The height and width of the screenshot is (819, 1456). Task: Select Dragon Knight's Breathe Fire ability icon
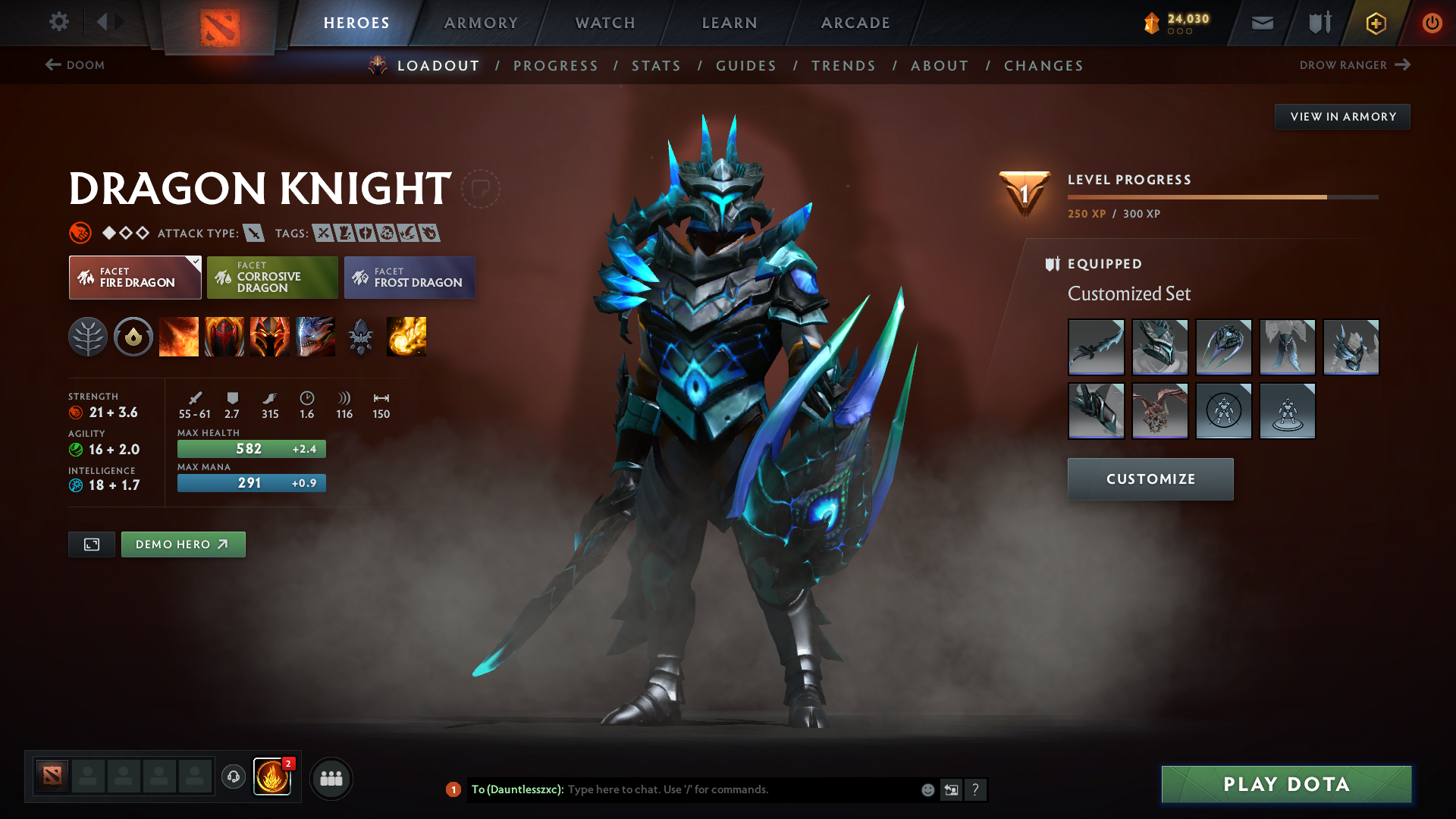click(x=179, y=337)
